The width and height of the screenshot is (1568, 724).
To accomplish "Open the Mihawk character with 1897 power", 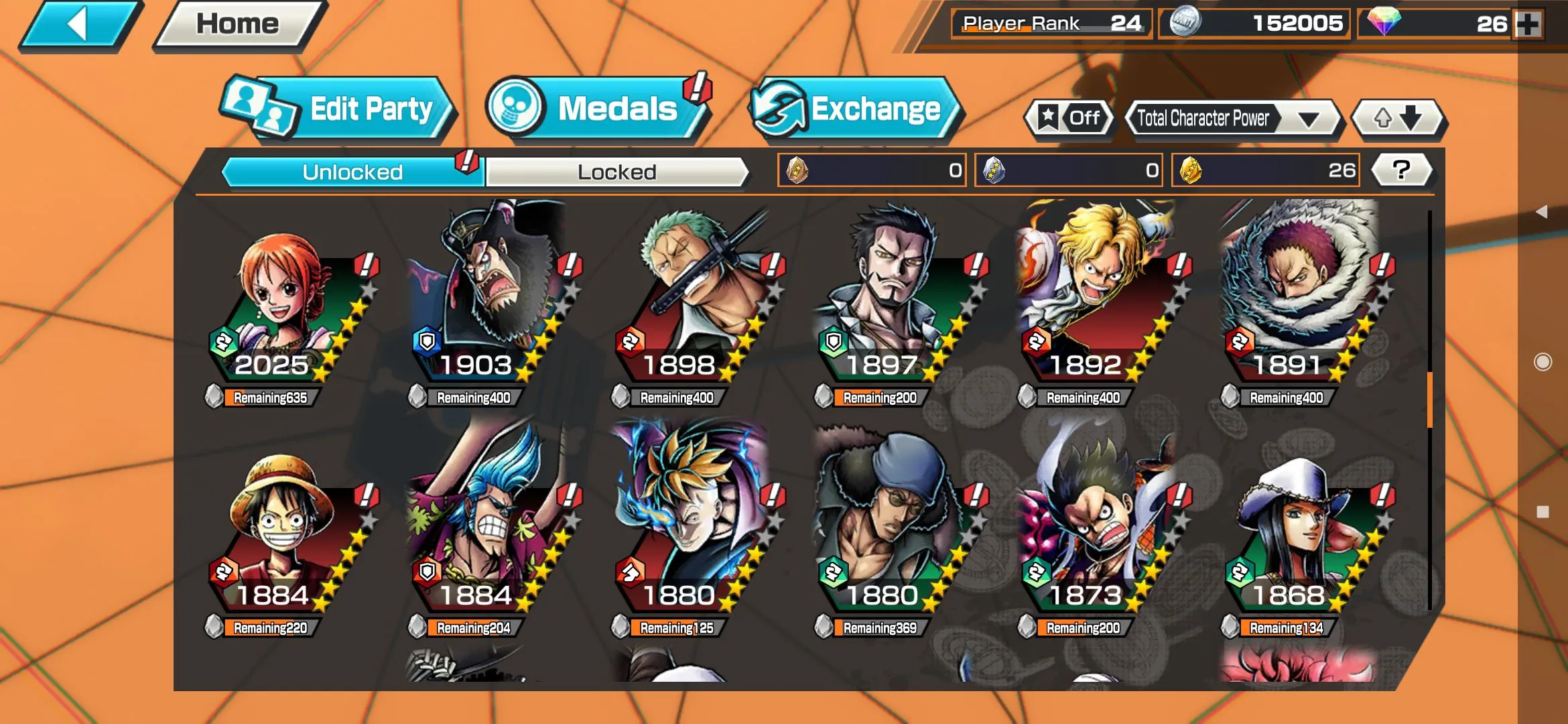I will (x=897, y=308).
